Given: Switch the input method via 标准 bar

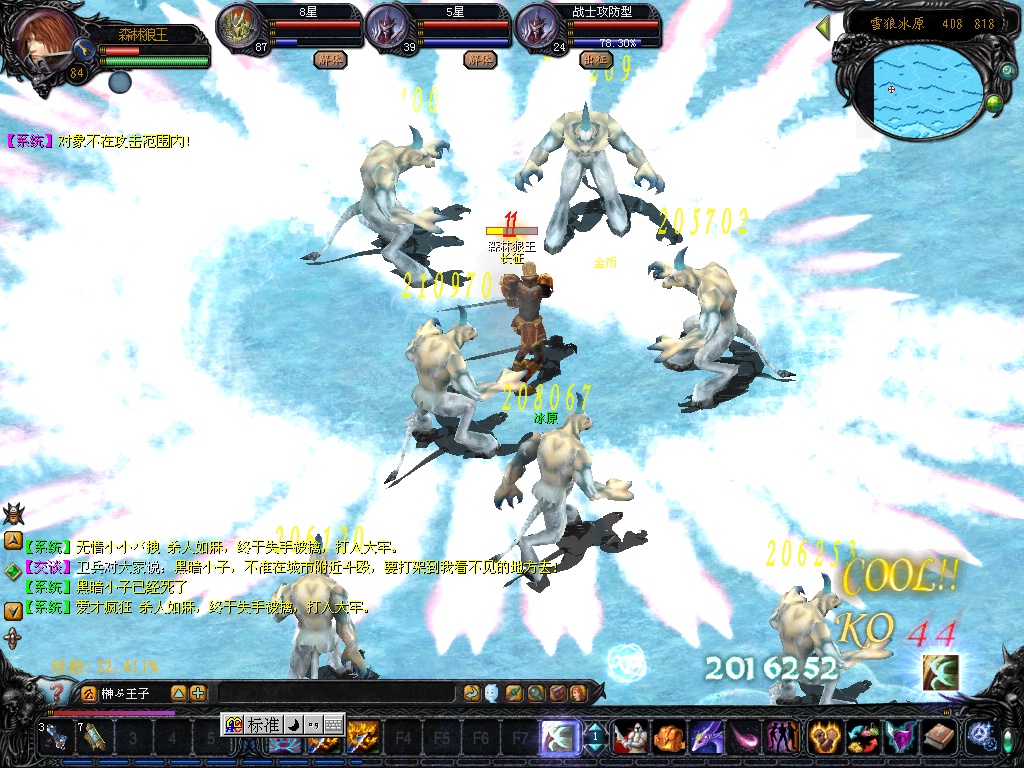Looking at the screenshot, I should click(x=264, y=725).
